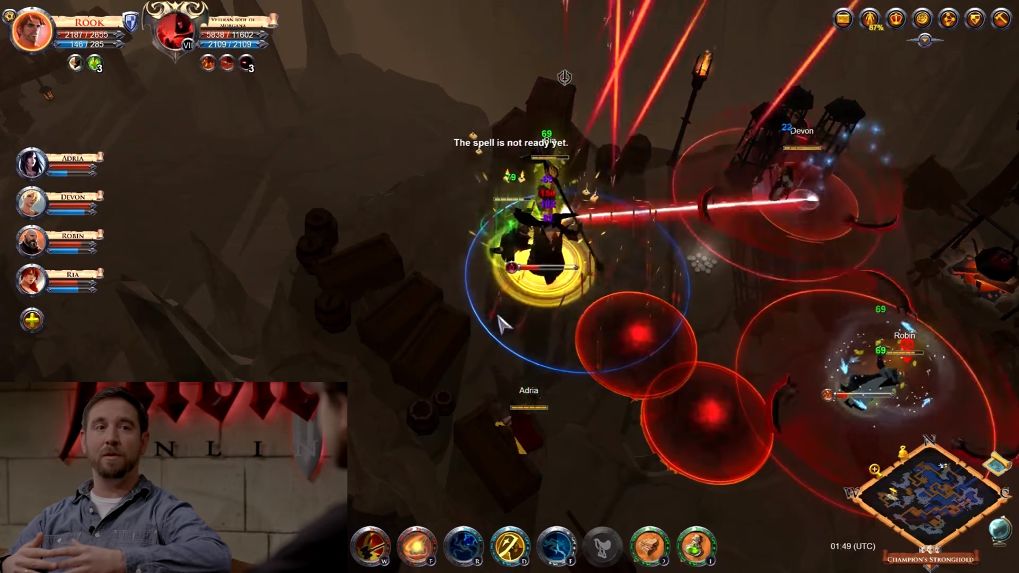
Task: Open the inventory chest icon
Action: coord(844,18)
